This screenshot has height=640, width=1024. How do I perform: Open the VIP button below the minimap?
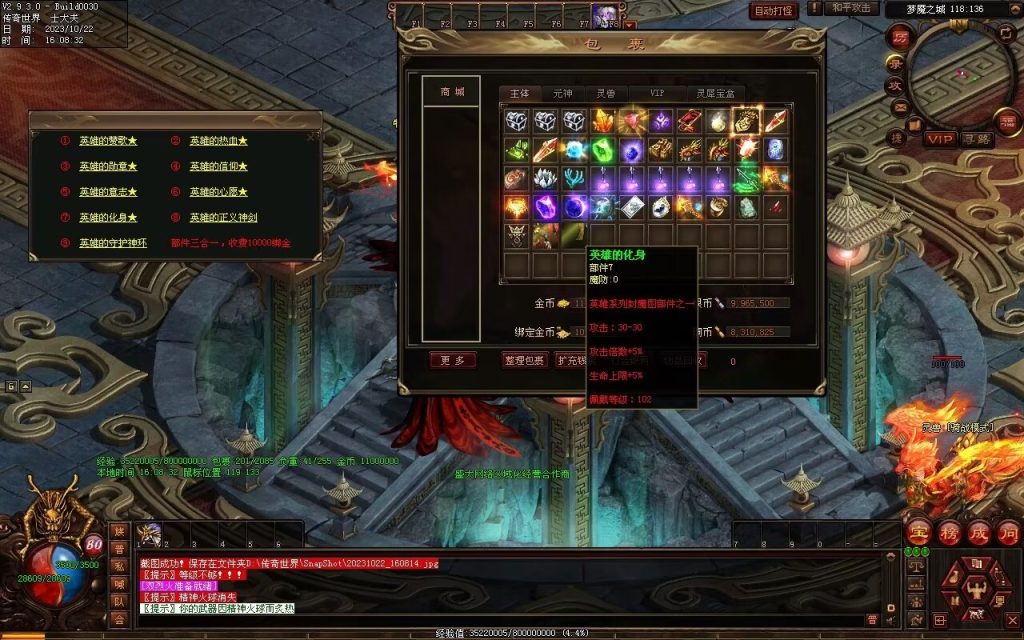938,138
